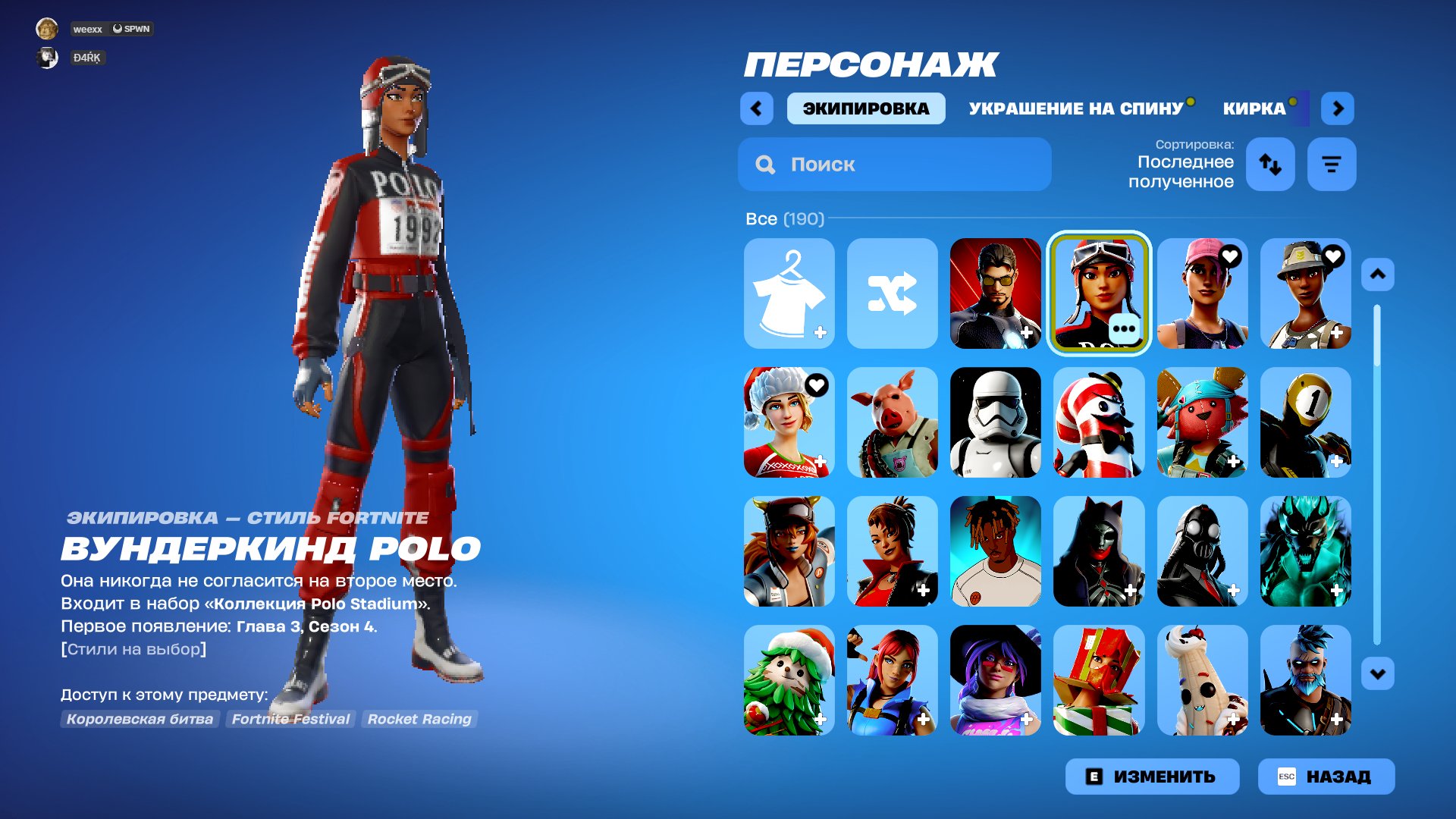The width and height of the screenshot is (1456, 819).
Task: Go back a category with the left arrow
Action: click(x=755, y=108)
